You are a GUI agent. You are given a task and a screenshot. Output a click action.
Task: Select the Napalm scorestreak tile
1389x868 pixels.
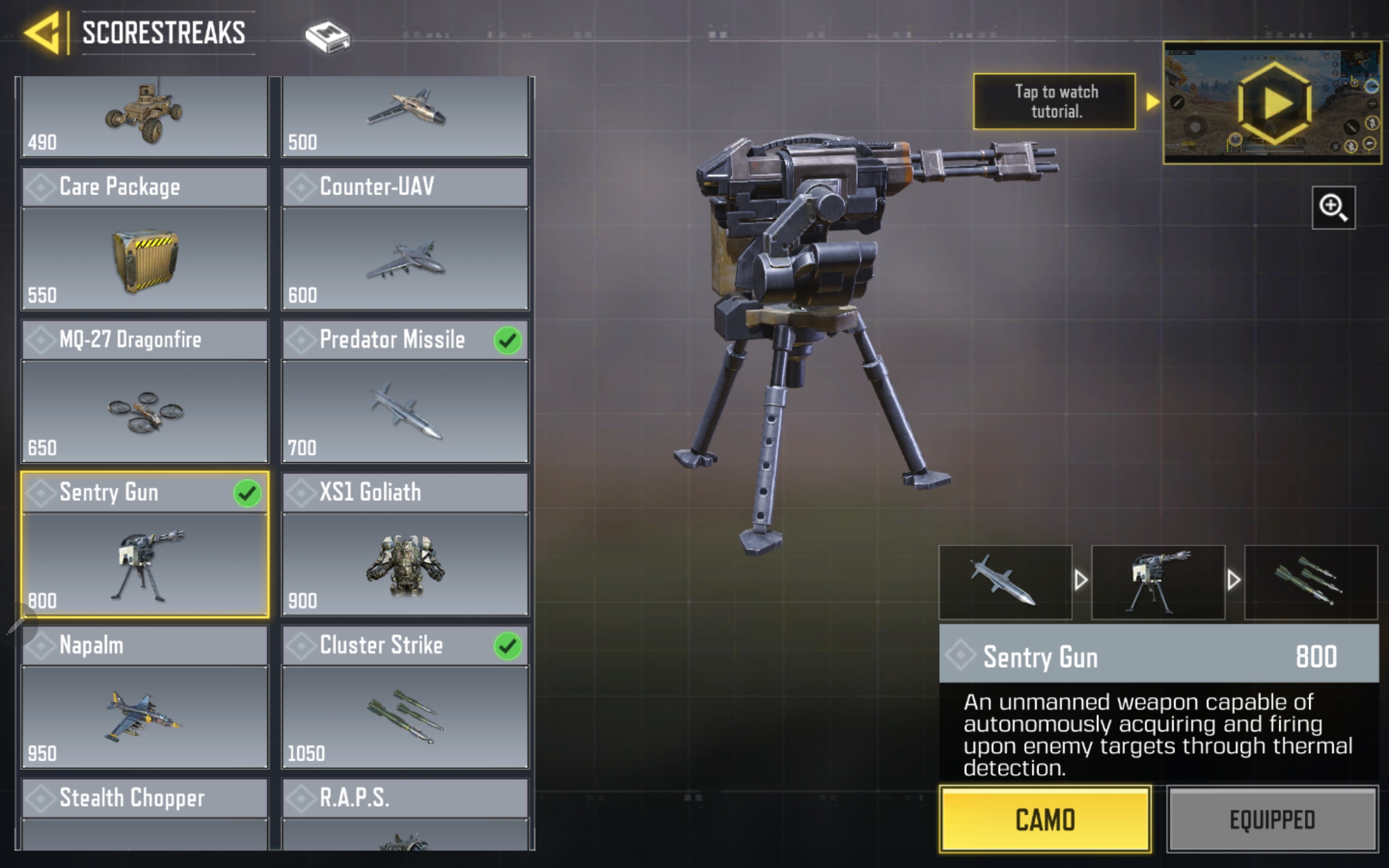click(x=145, y=697)
